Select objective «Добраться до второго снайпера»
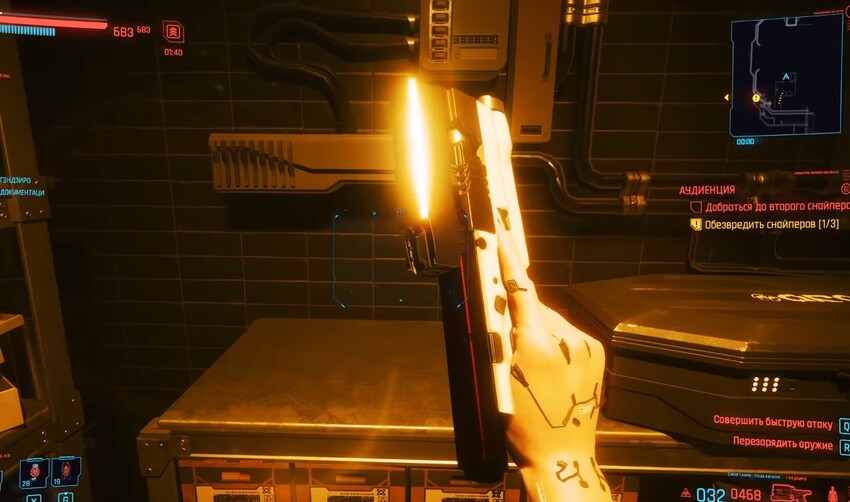This screenshot has width=850, height=502. (x=768, y=207)
